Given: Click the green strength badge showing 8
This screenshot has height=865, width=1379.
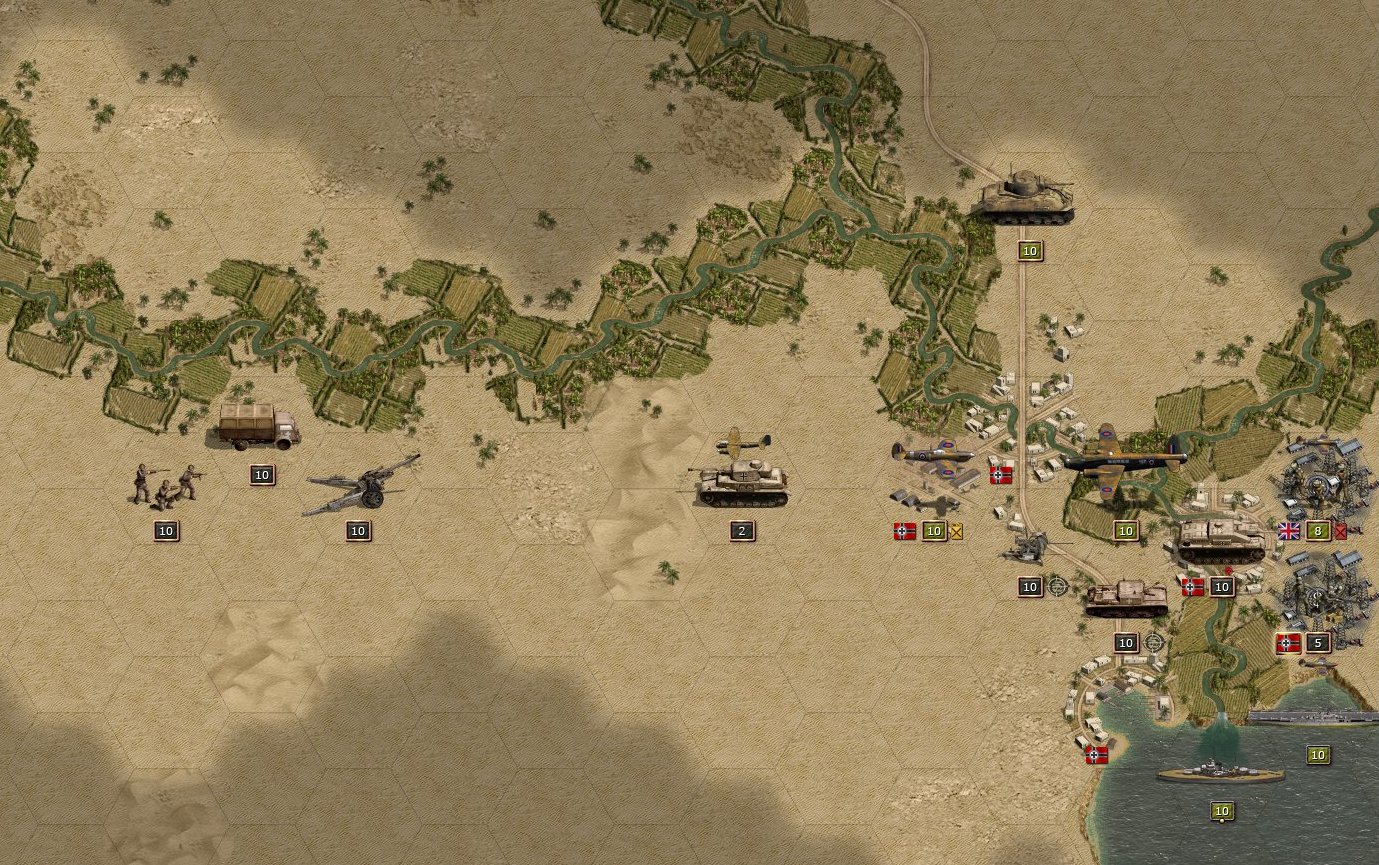Looking at the screenshot, I should pos(1317,530).
